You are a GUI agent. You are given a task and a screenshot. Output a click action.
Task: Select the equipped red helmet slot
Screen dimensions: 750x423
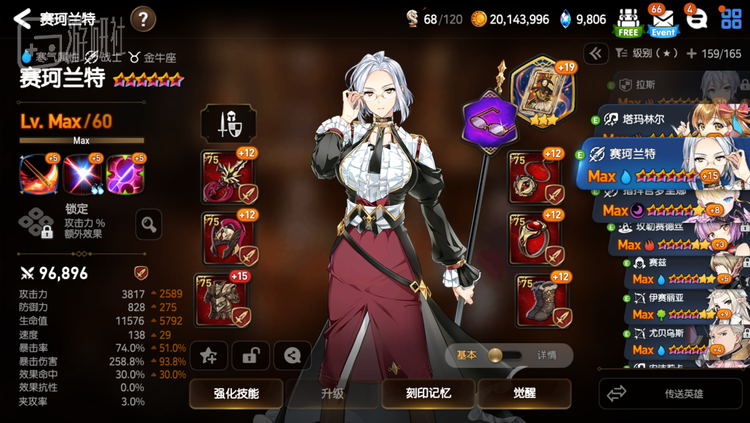coord(226,237)
